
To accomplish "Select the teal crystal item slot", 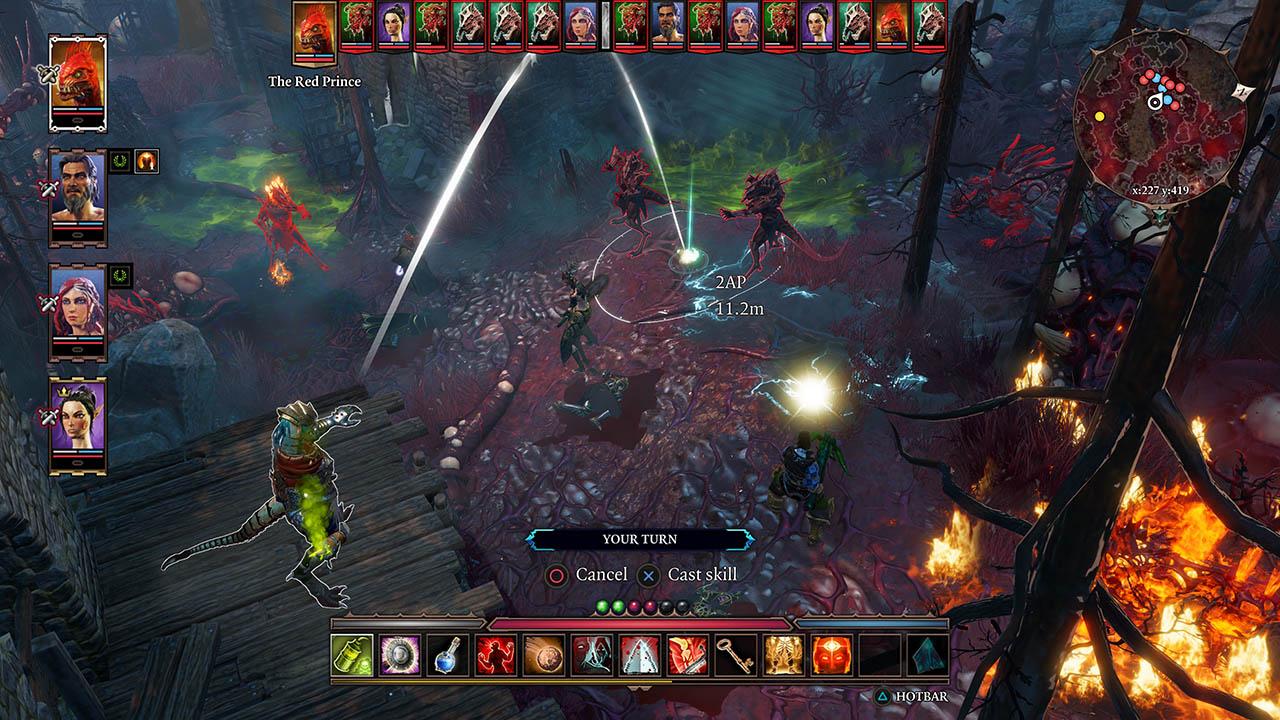I will [x=927, y=655].
